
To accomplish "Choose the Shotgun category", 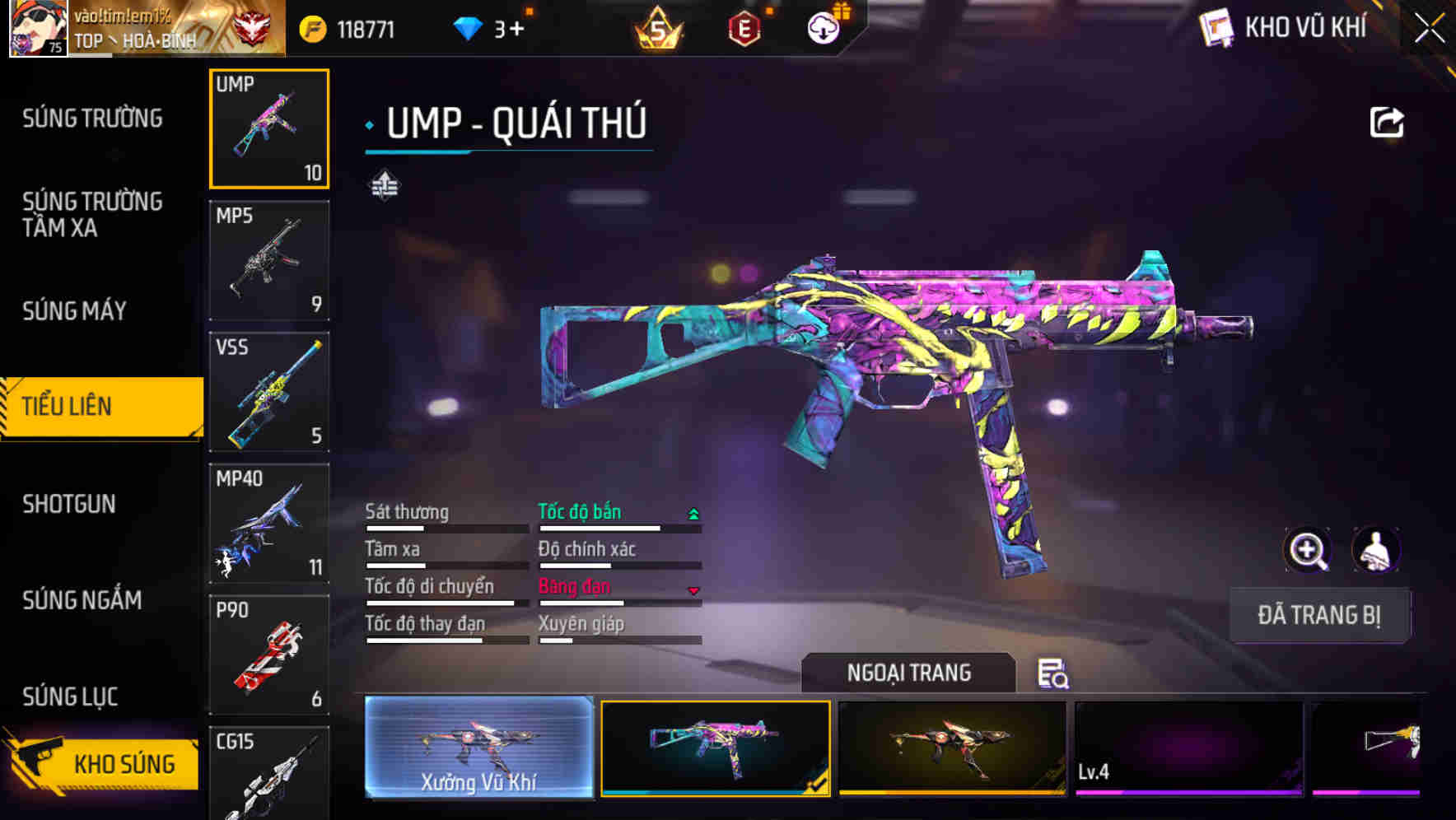I will tap(69, 504).
